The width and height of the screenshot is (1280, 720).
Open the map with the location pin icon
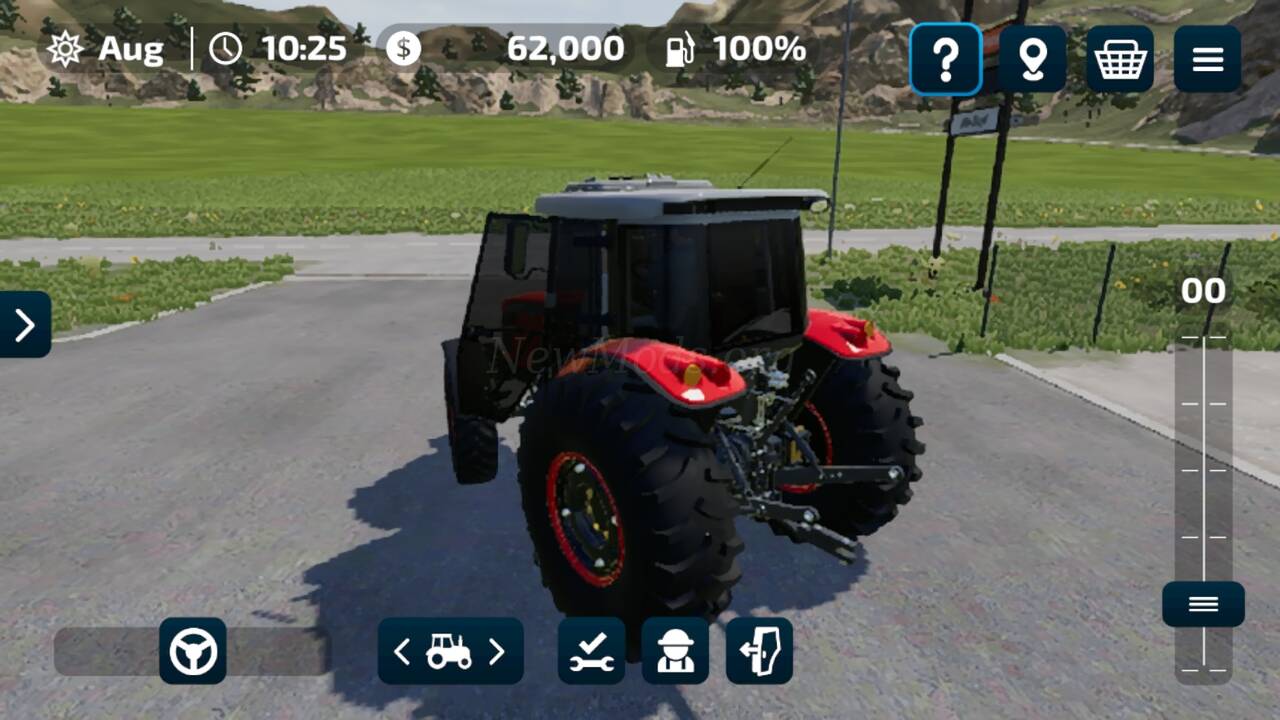click(x=1032, y=60)
